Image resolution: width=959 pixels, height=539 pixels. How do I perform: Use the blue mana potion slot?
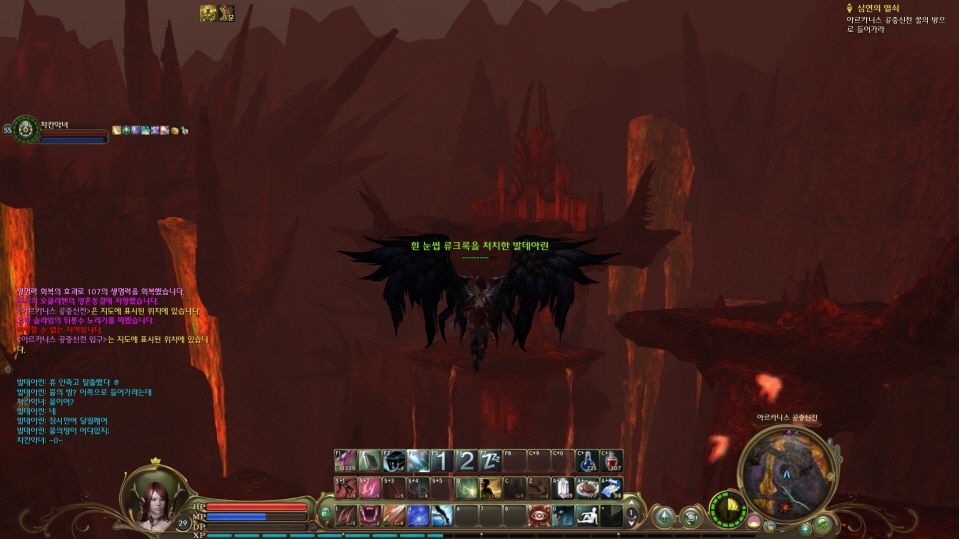click(587, 461)
